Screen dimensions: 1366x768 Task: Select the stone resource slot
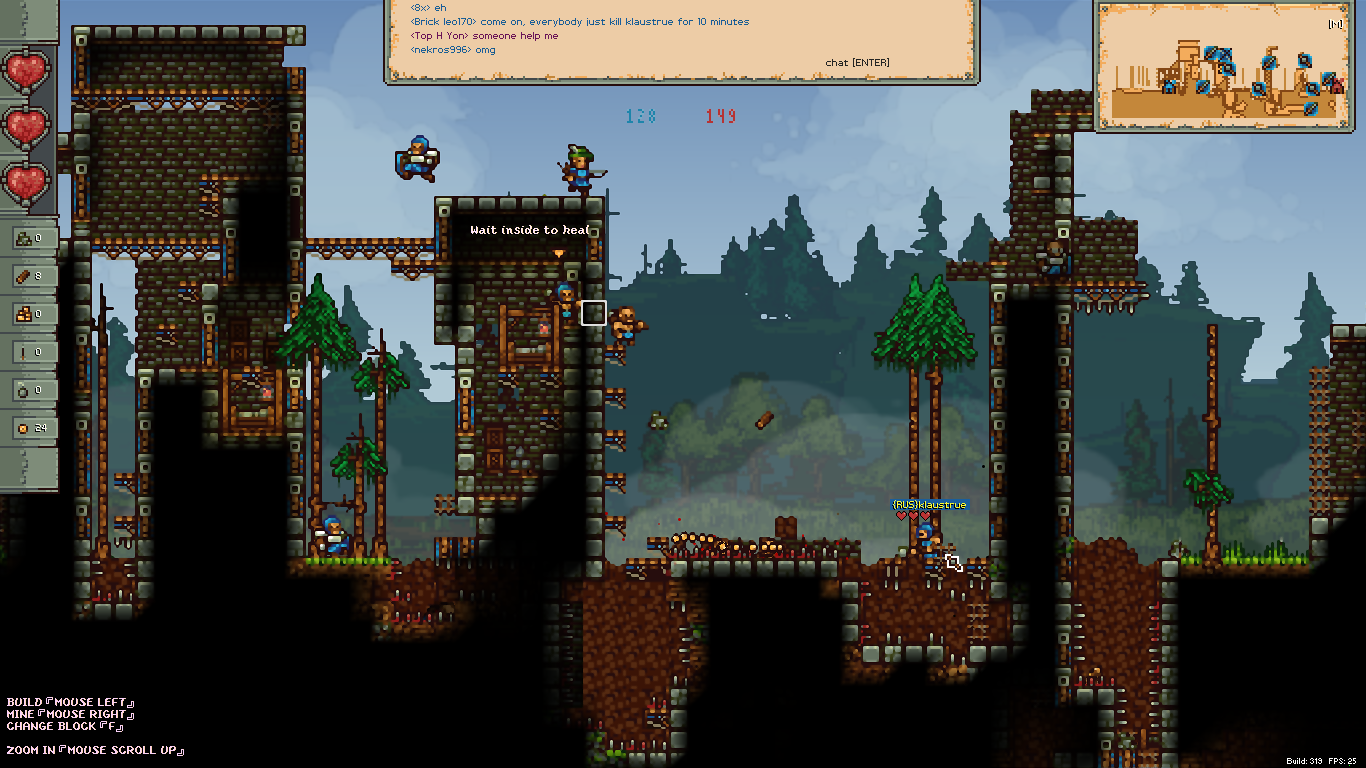coord(29,238)
